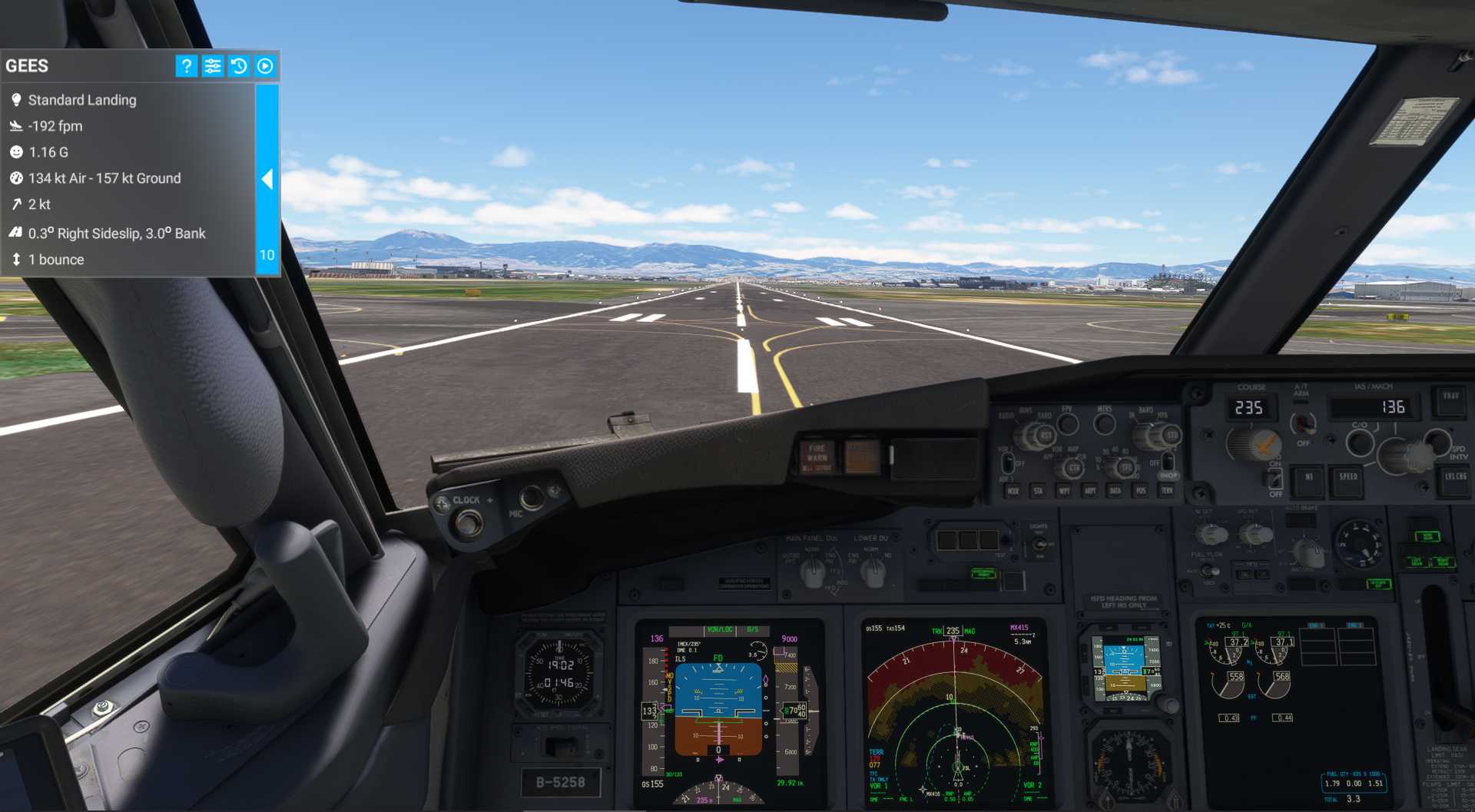Select the POS EFIS button

[x=1141, y=491]
